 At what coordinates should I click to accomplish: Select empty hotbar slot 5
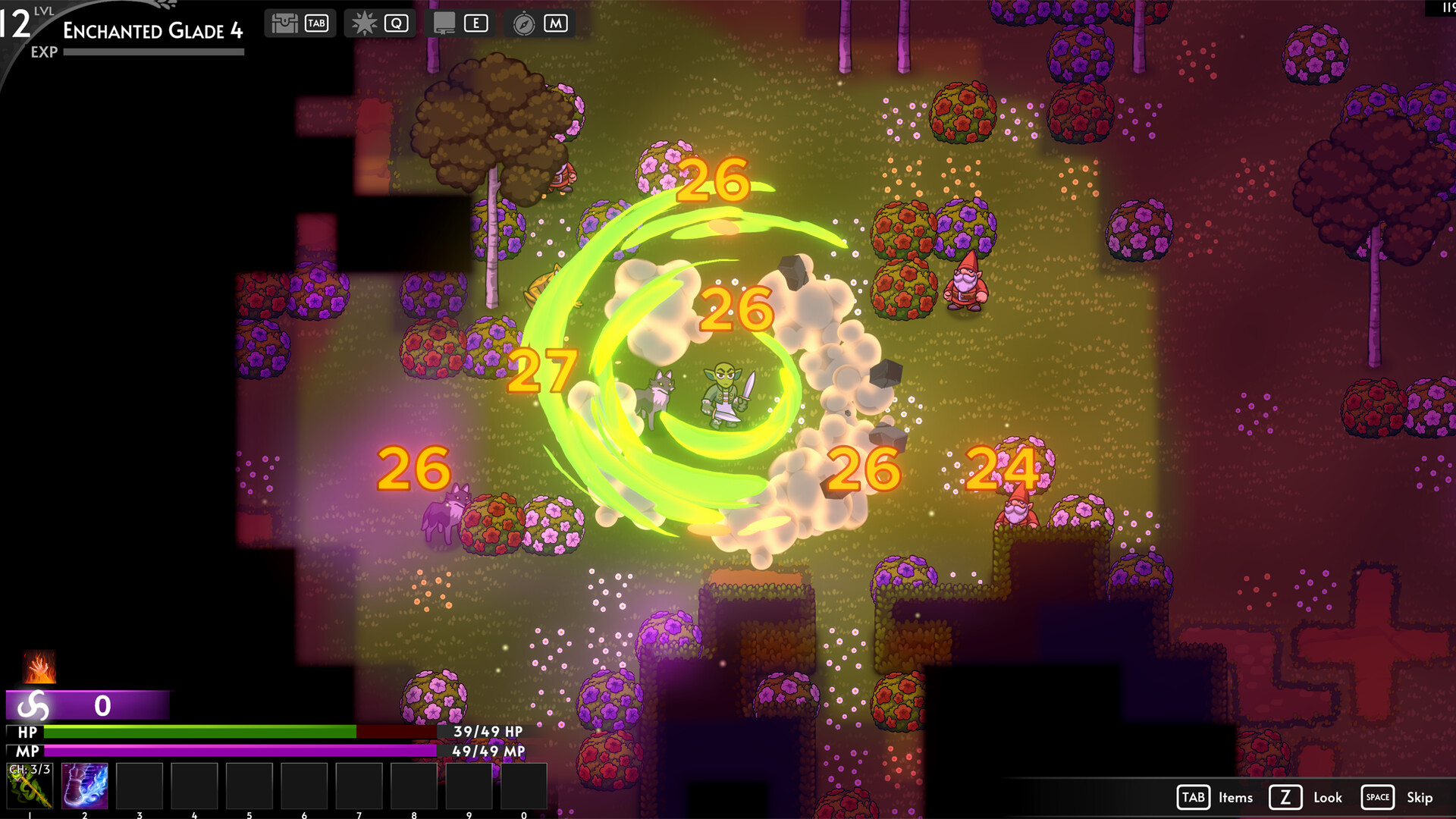249,786
